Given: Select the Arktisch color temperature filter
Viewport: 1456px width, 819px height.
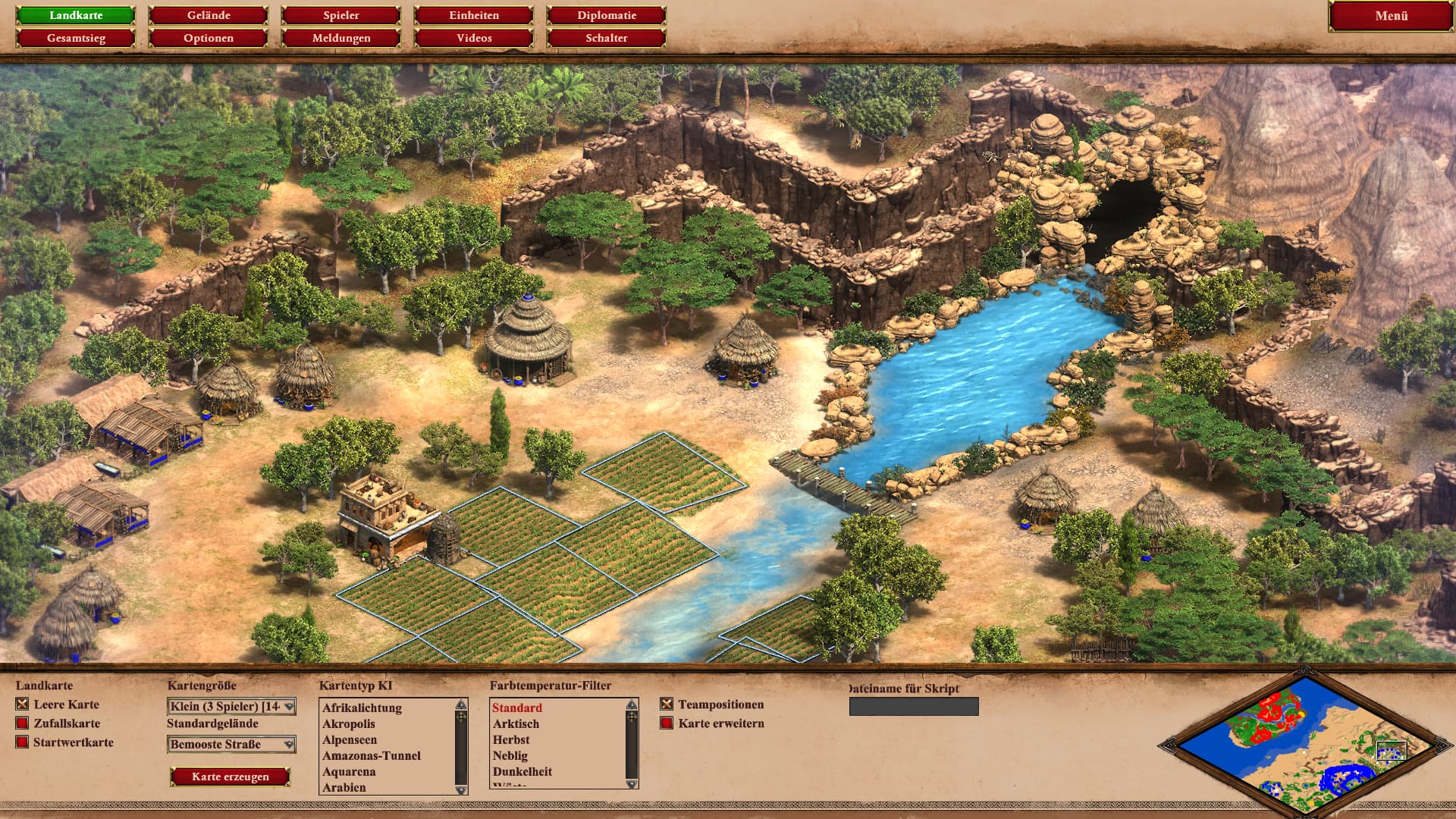Looking at the screenshot, I should (516, 724).
